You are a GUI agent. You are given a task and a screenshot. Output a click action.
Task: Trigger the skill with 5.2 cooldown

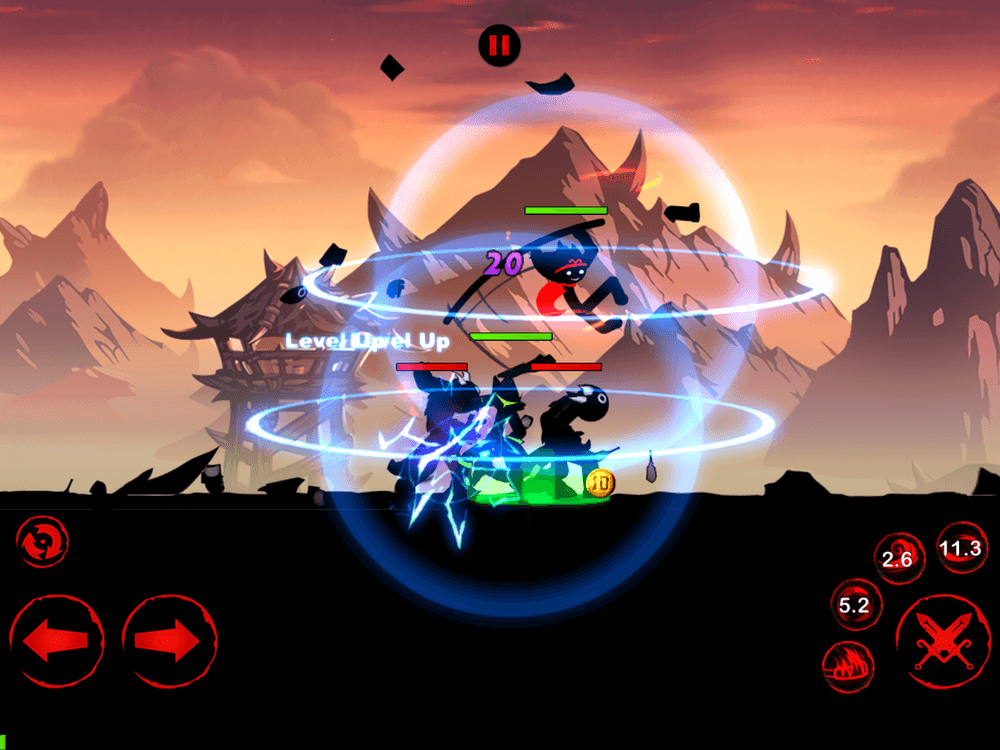pos(855,604)
